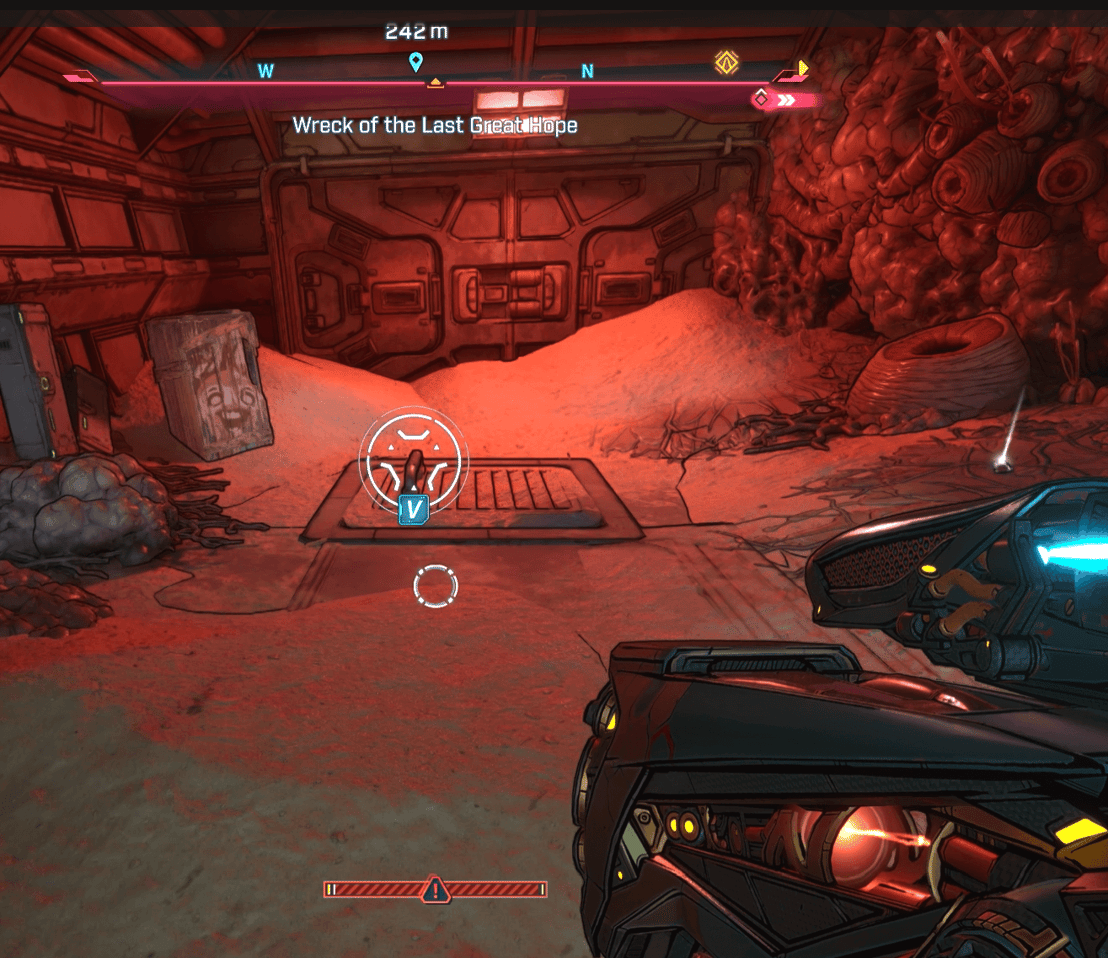Click the blue waypoint pin on the compass
This screenshot has width=1108, height=958.
coord(416,64)
